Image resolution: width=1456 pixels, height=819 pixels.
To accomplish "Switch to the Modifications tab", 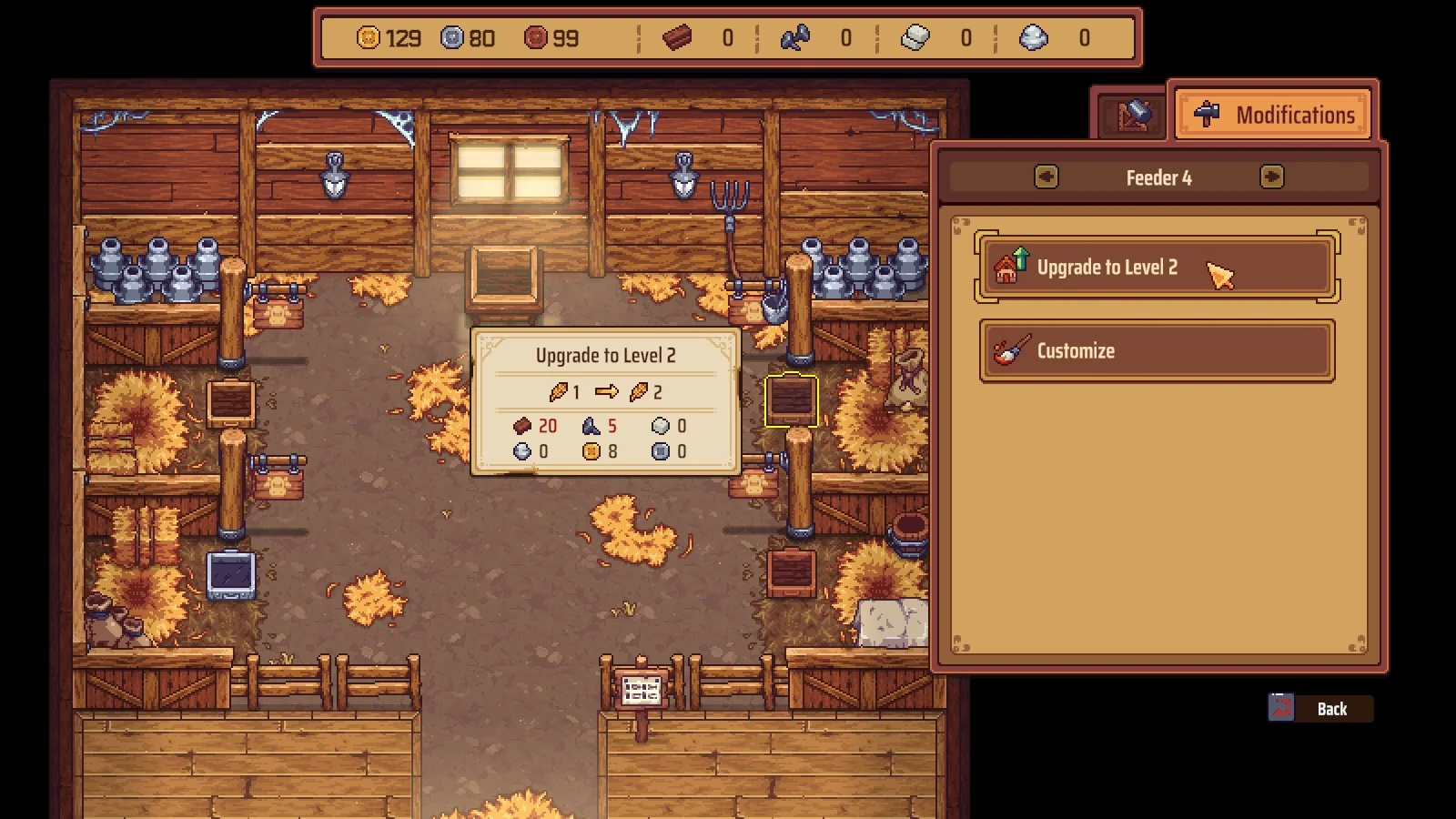I will click(1274, 115).
